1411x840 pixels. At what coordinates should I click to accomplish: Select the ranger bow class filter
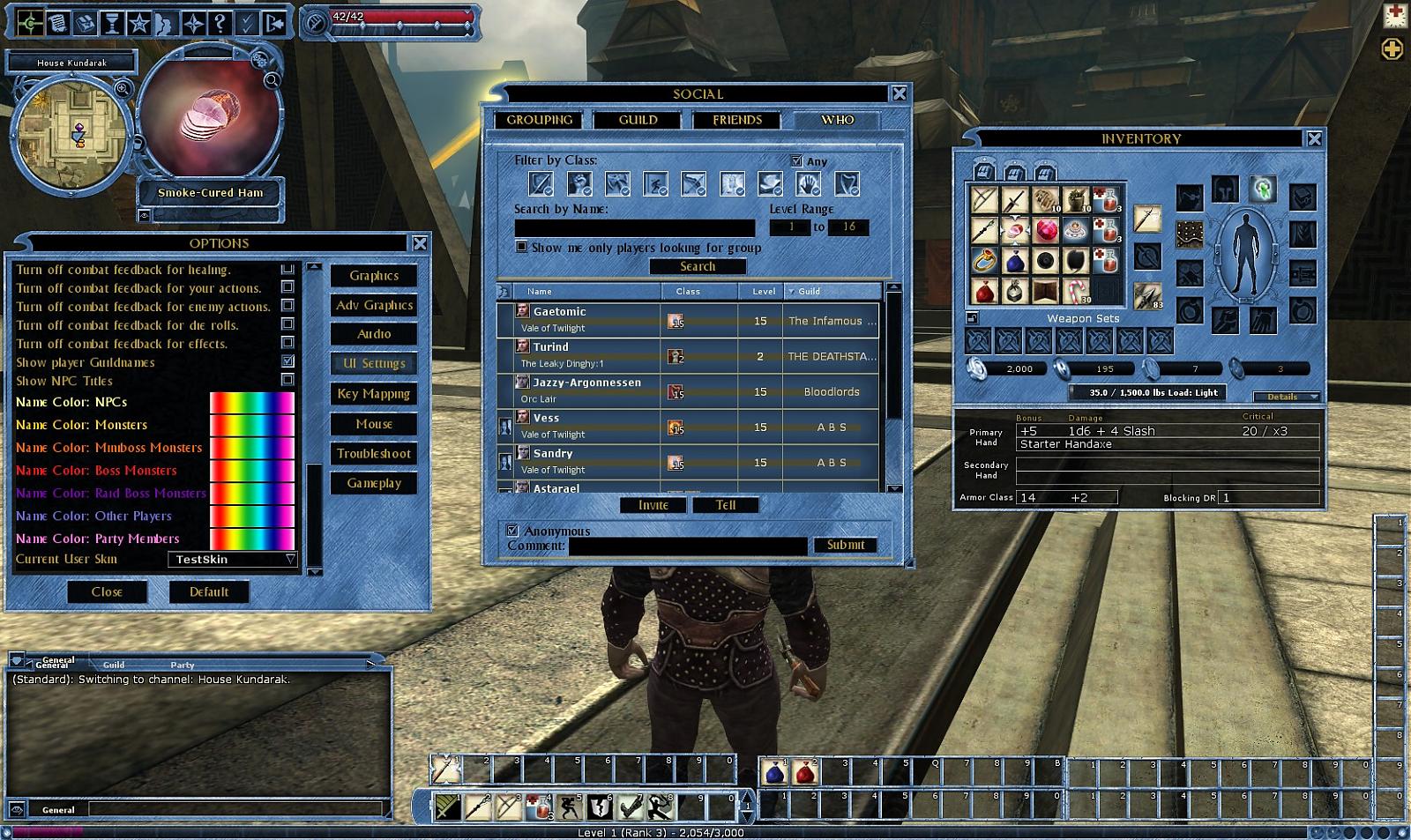[693, 184]
